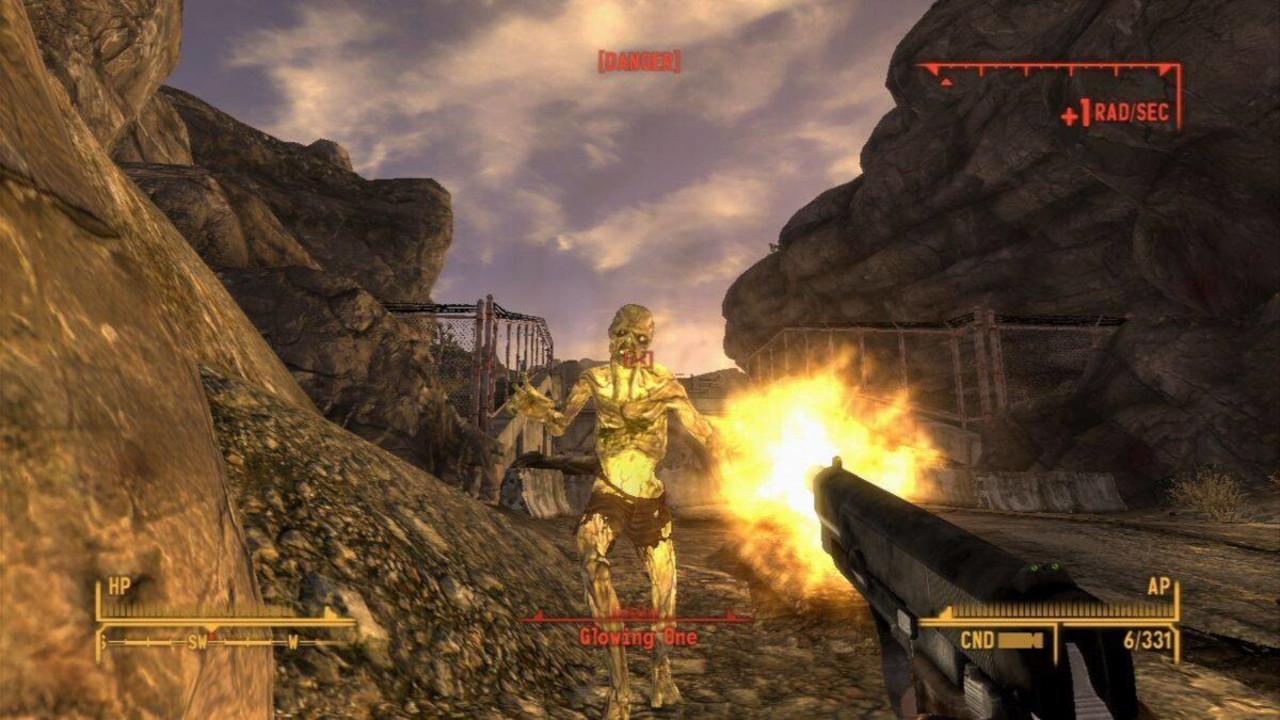
Task: Click the [DANGER] warning indicator
Action: tap(641, 62)
